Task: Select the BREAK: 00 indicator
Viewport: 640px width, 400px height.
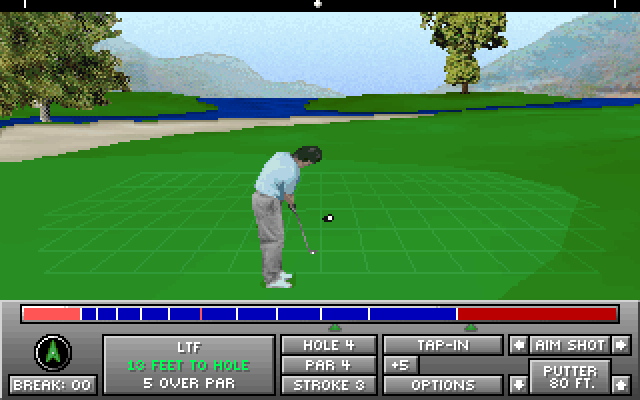Action: pyautogui.click(x=51, y=384)
